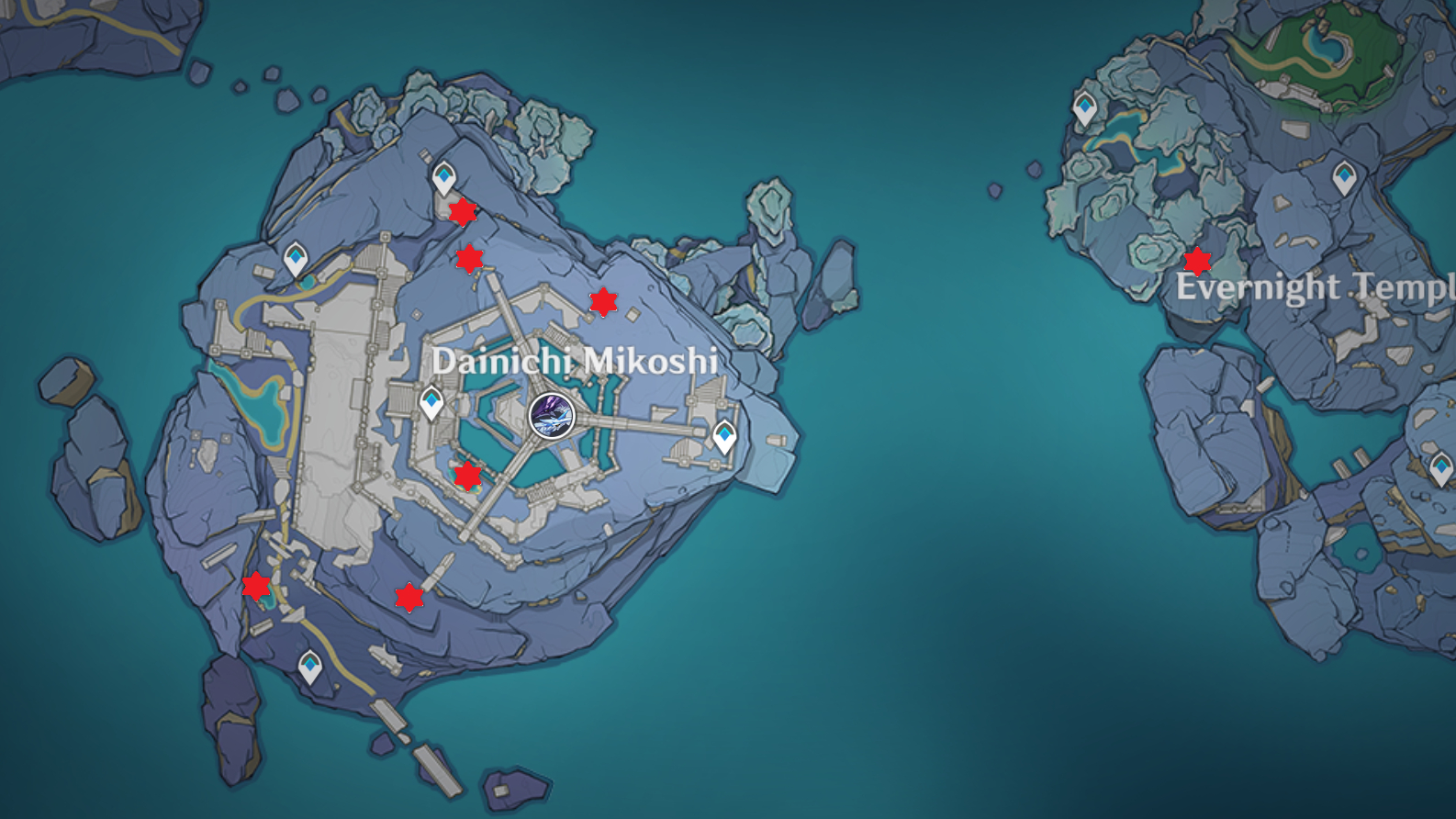The image size is (1456, 819).
Task: Click the waypoint inside the Dainichi Mikoshi walls
Action: click(430, 402)
